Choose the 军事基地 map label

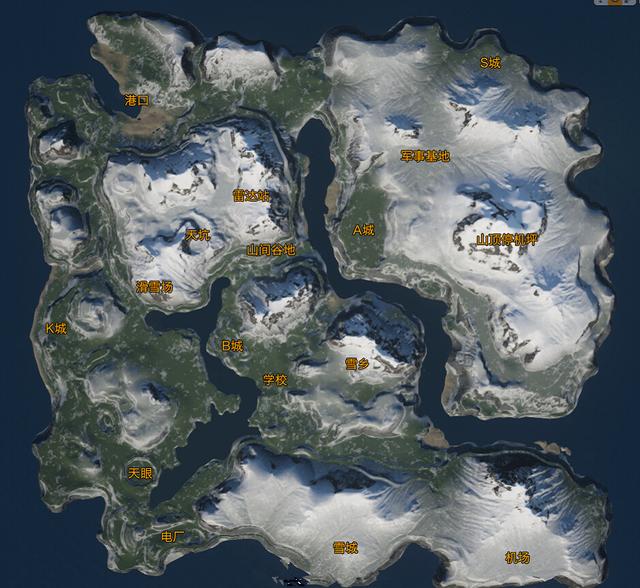tap(425, 156)
